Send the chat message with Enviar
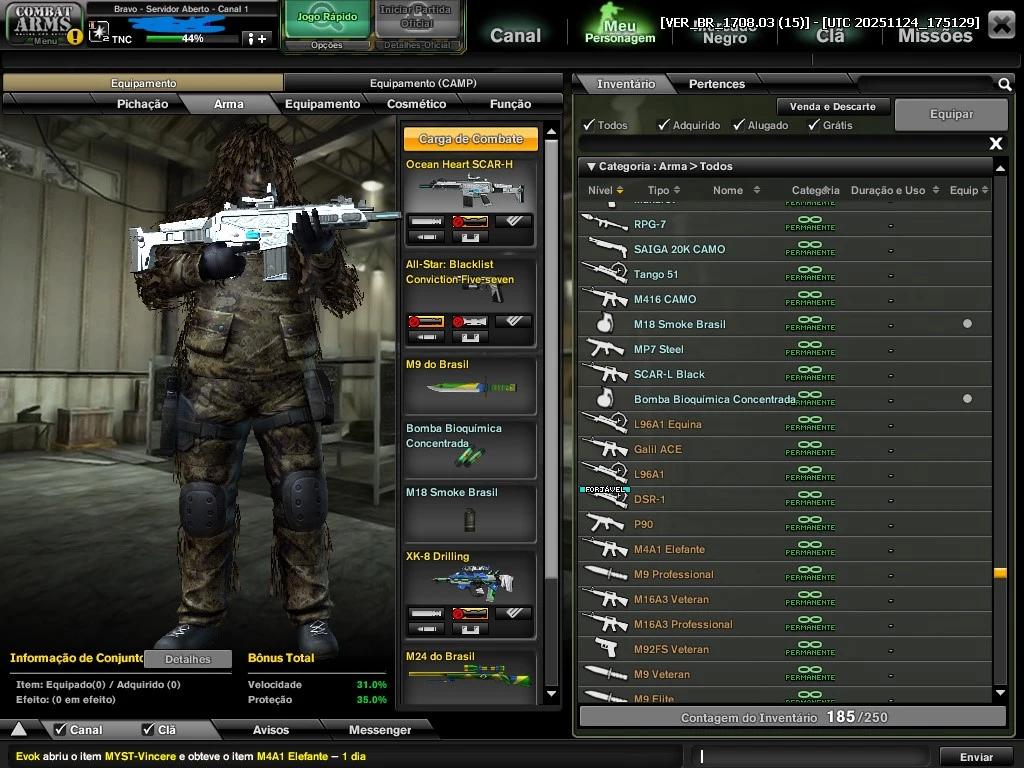This screenshot has width=1024, height=768. (x=976, y=757)
